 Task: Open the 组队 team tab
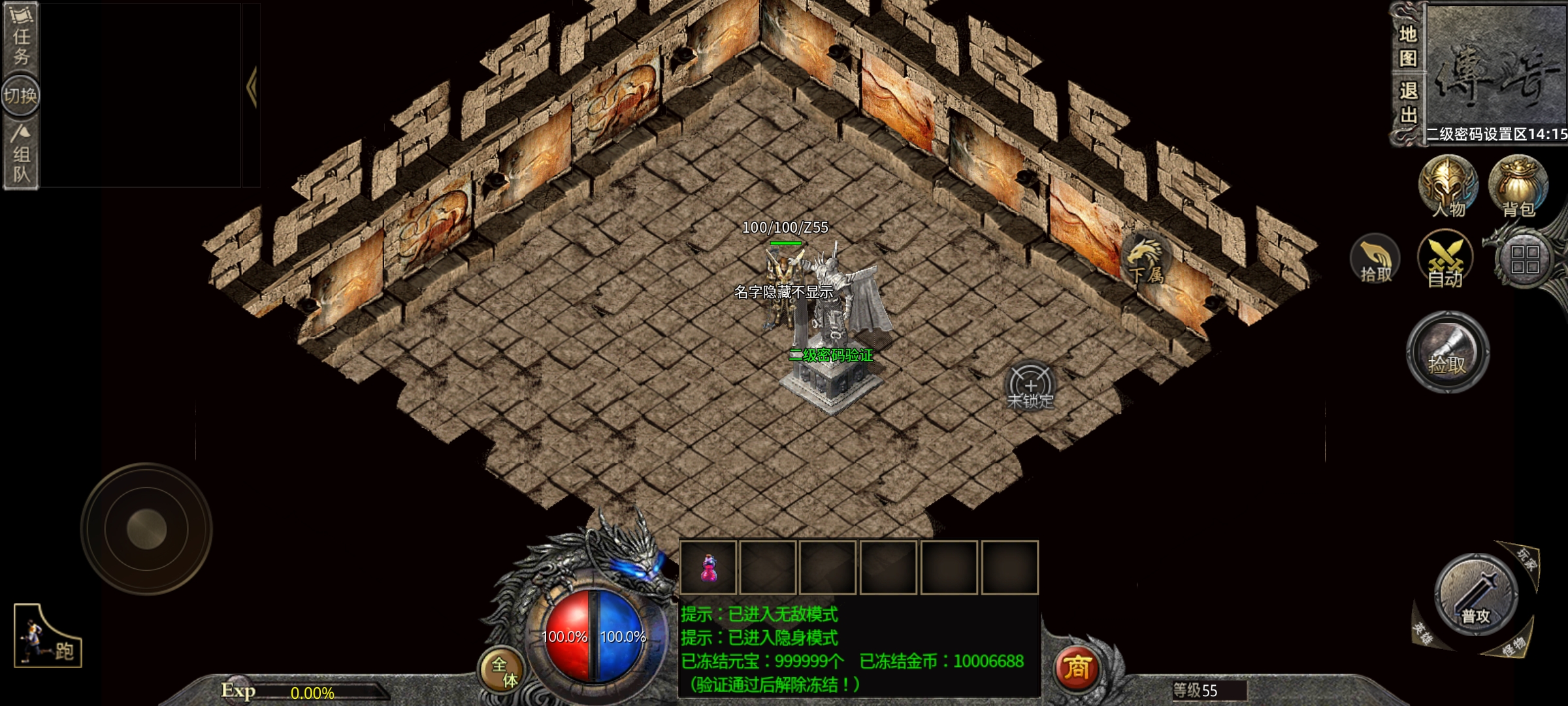tap(21, 156)
